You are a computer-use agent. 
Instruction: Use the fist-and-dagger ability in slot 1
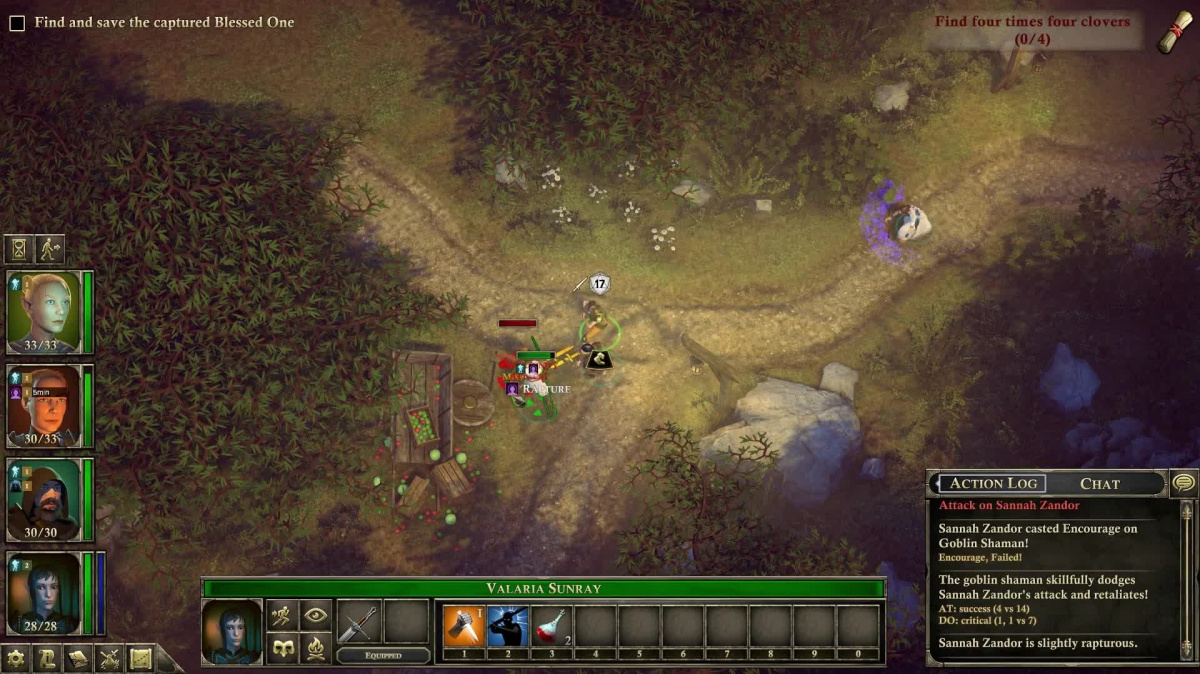tap(463, 627)
